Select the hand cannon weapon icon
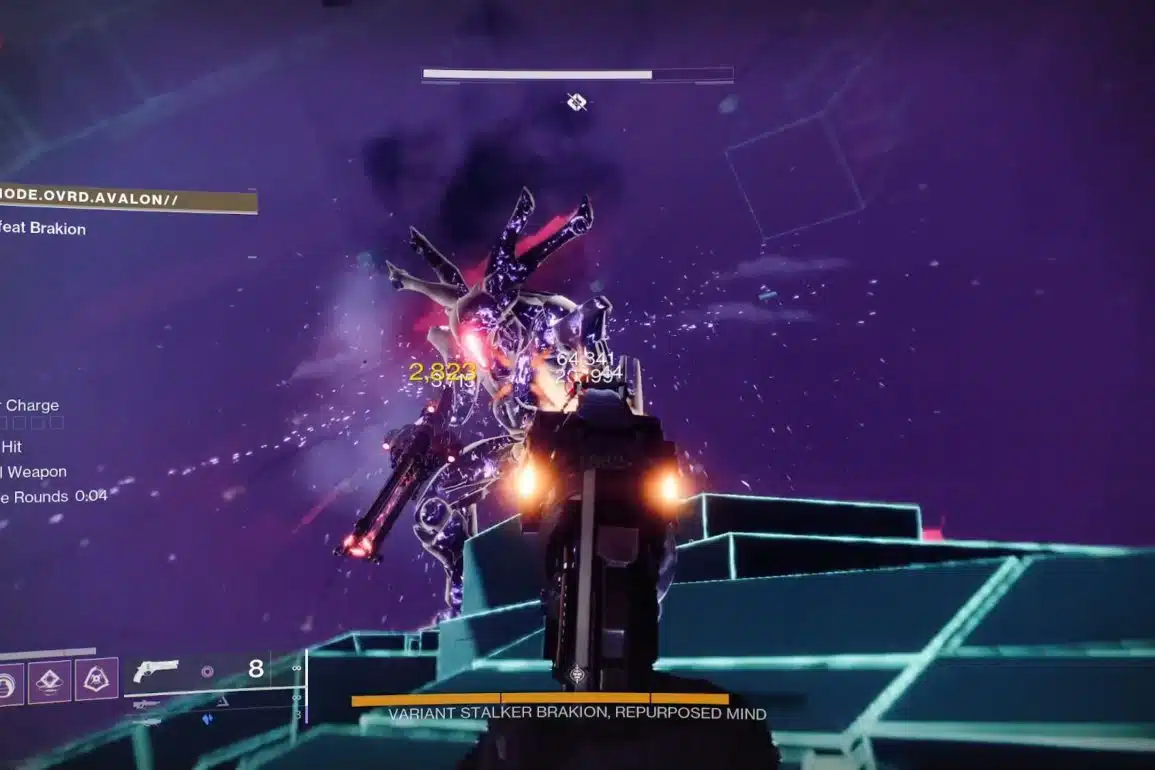 click(x=155, y=671)
